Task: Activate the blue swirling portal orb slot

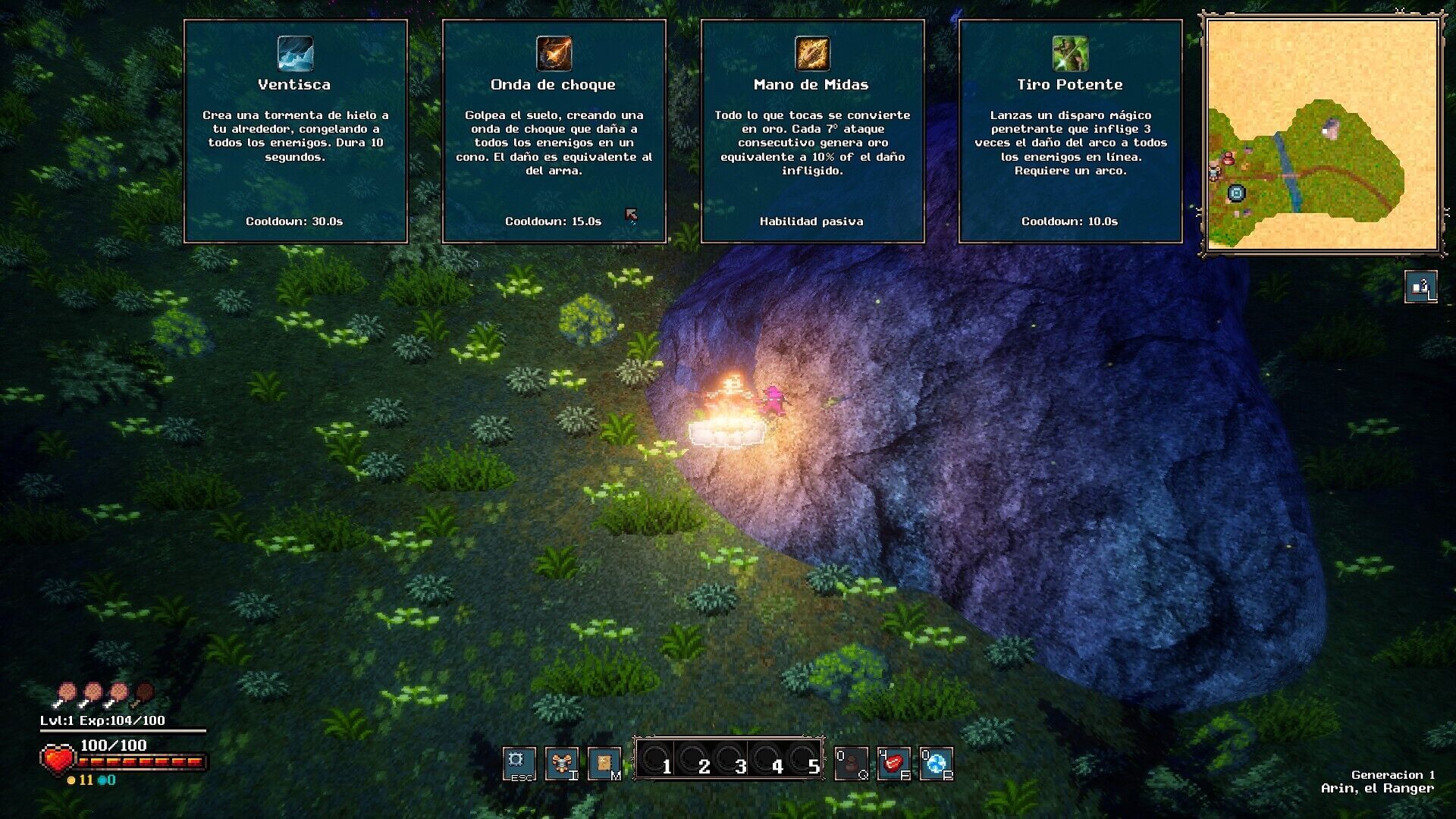Action: pos(936,764)
